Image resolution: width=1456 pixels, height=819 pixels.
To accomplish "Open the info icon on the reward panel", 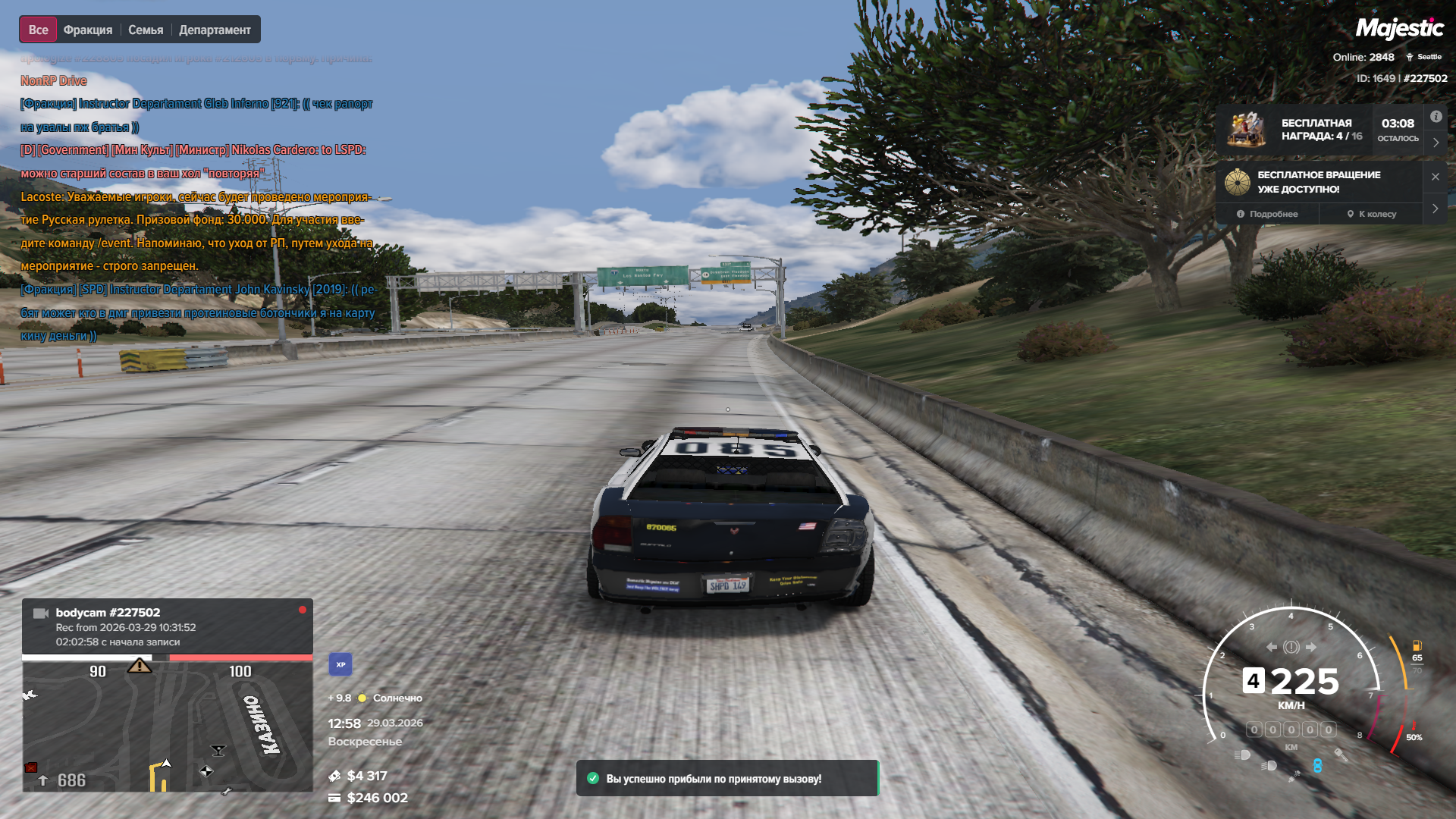I will tap(1436, 117).
